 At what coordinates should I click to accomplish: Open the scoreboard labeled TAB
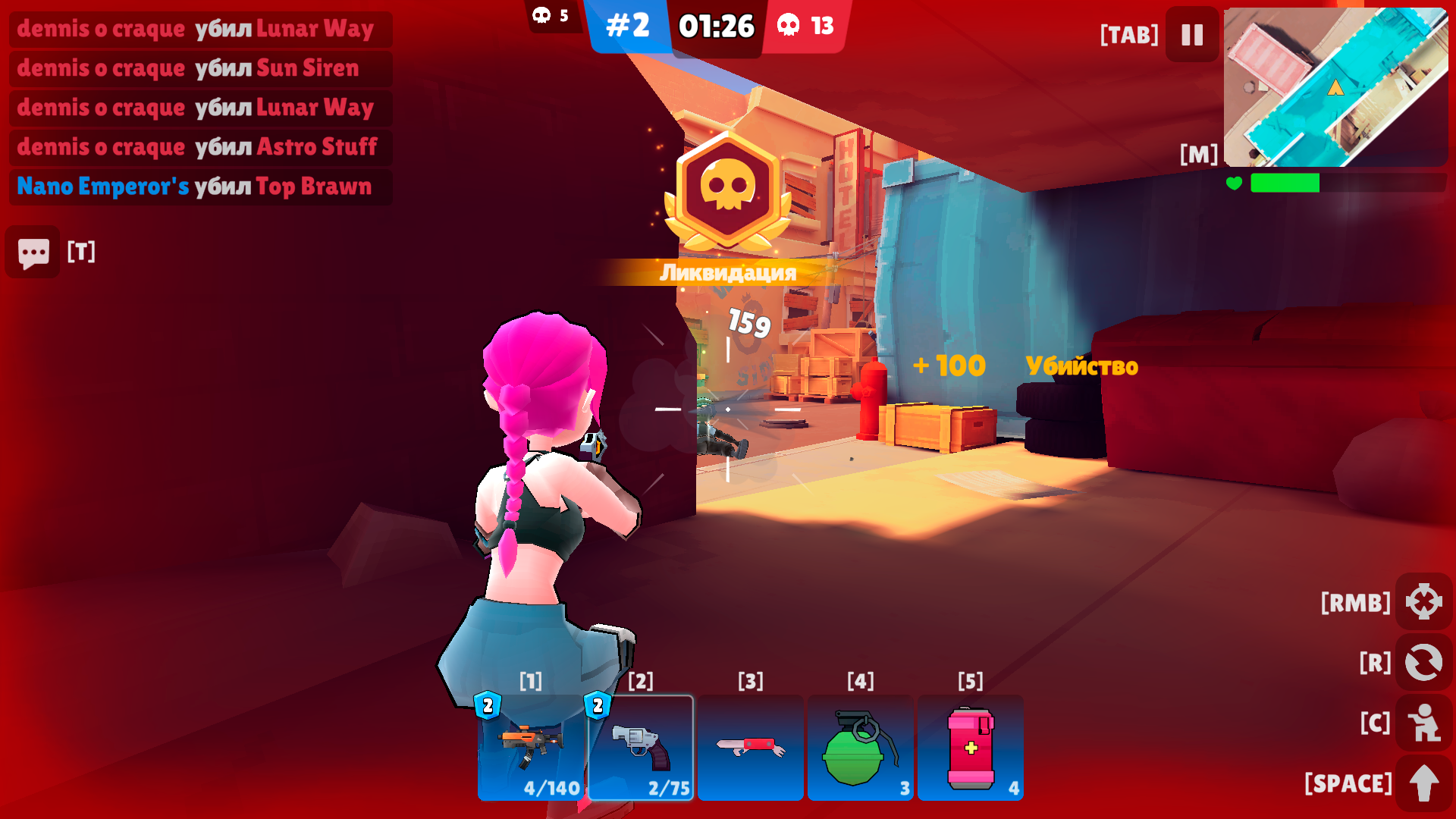(1128, 33)
